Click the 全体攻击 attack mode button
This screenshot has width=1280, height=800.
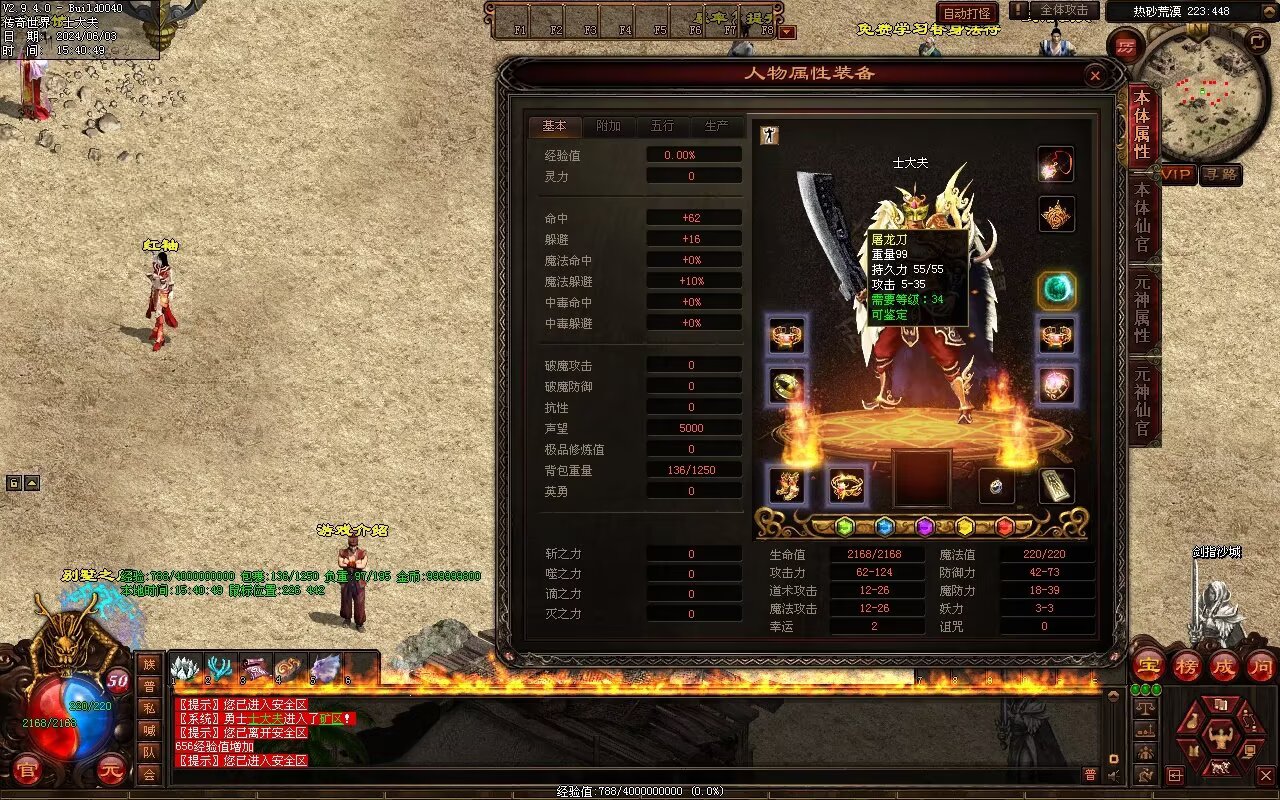1064,10
